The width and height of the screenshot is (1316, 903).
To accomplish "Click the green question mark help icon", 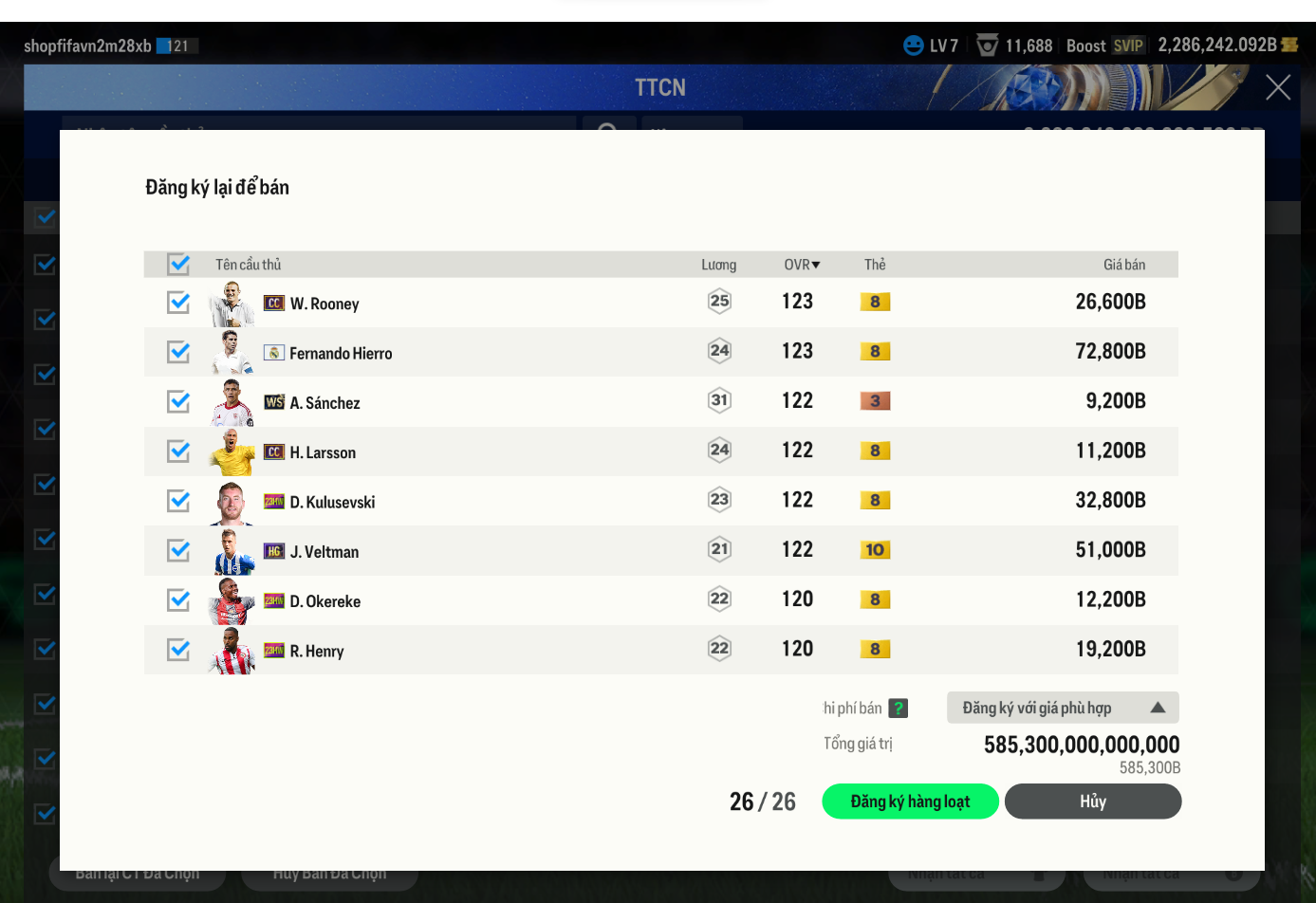I will (899, 708).
